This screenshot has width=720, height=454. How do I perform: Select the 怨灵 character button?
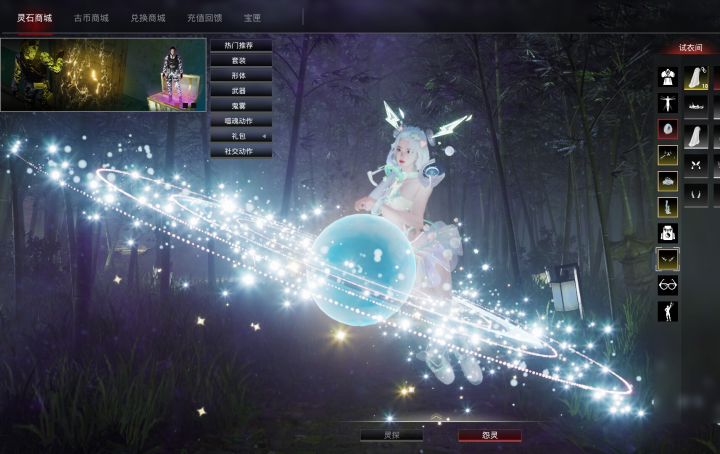click(490, 435)
